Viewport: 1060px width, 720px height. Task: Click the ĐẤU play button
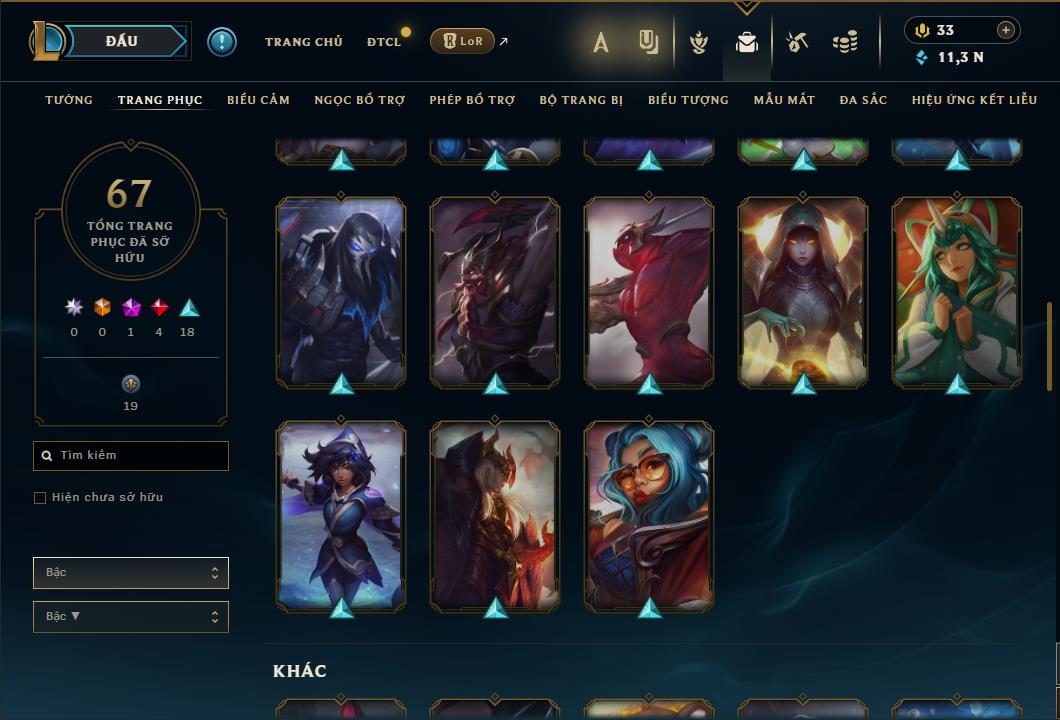pyautogui.click(x=121, y=41)
